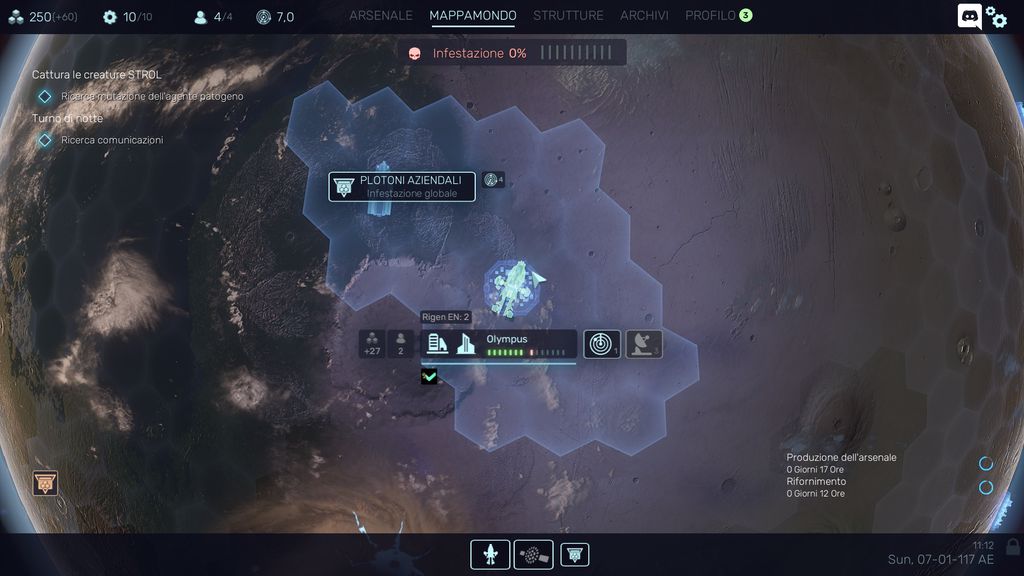
Task: Click the 'Ricerca comunicazioni' objective
Action: coord(112,140)
